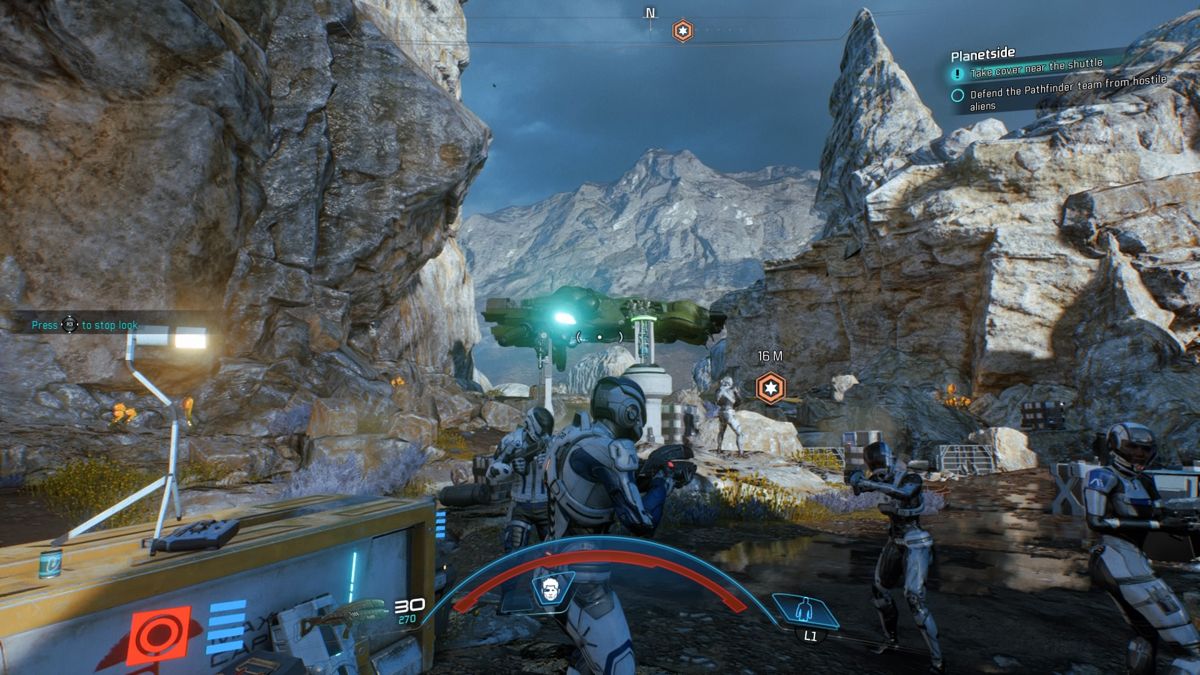Click the player portrait on the health arc
The height and width of the screenshot is (675, 1200).
(x=547, y=588)
